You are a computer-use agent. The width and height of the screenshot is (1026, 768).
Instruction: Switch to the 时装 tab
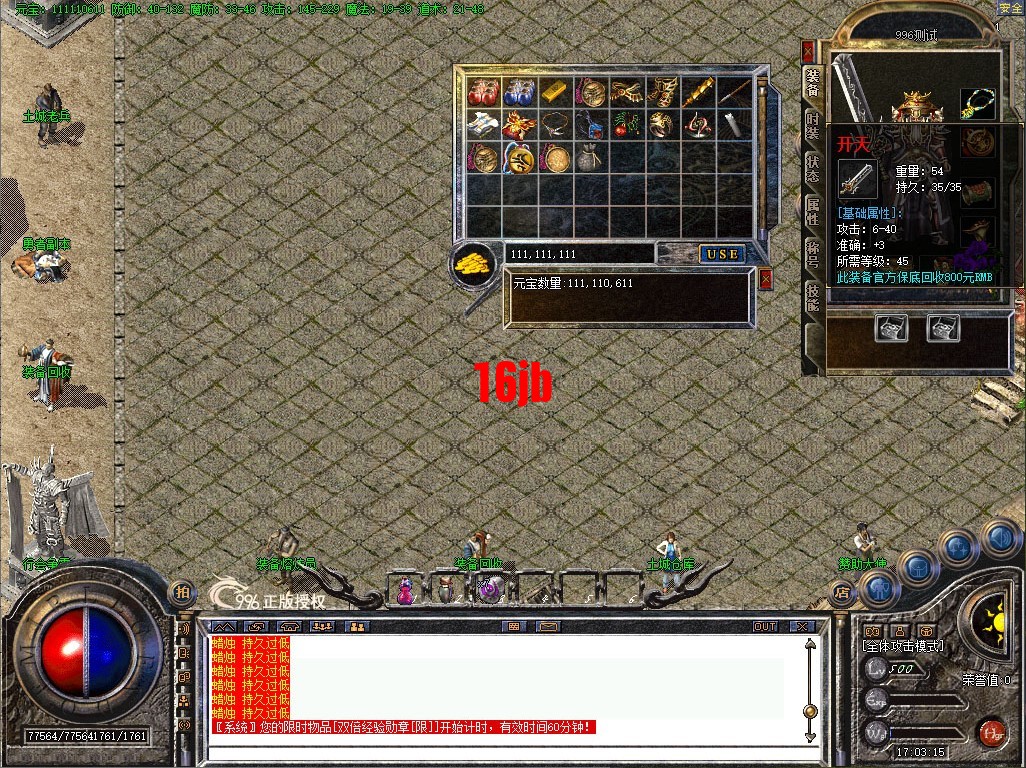tap(812, 125)
